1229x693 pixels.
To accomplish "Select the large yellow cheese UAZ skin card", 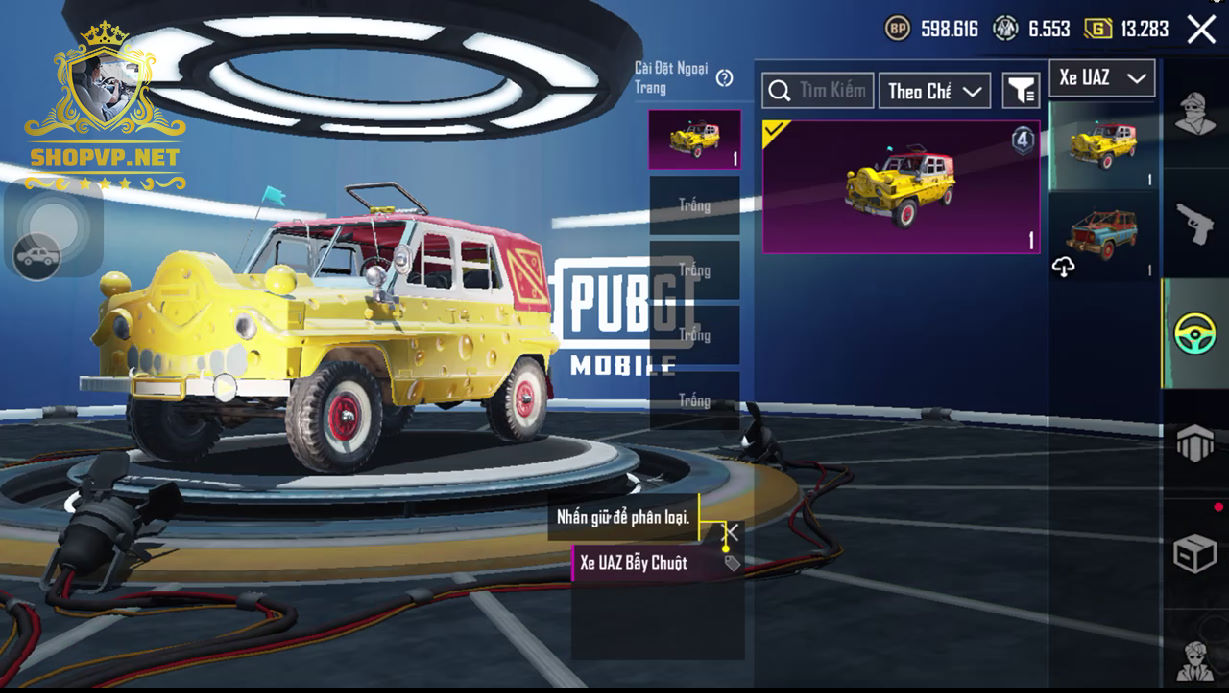I will [900, 187].
